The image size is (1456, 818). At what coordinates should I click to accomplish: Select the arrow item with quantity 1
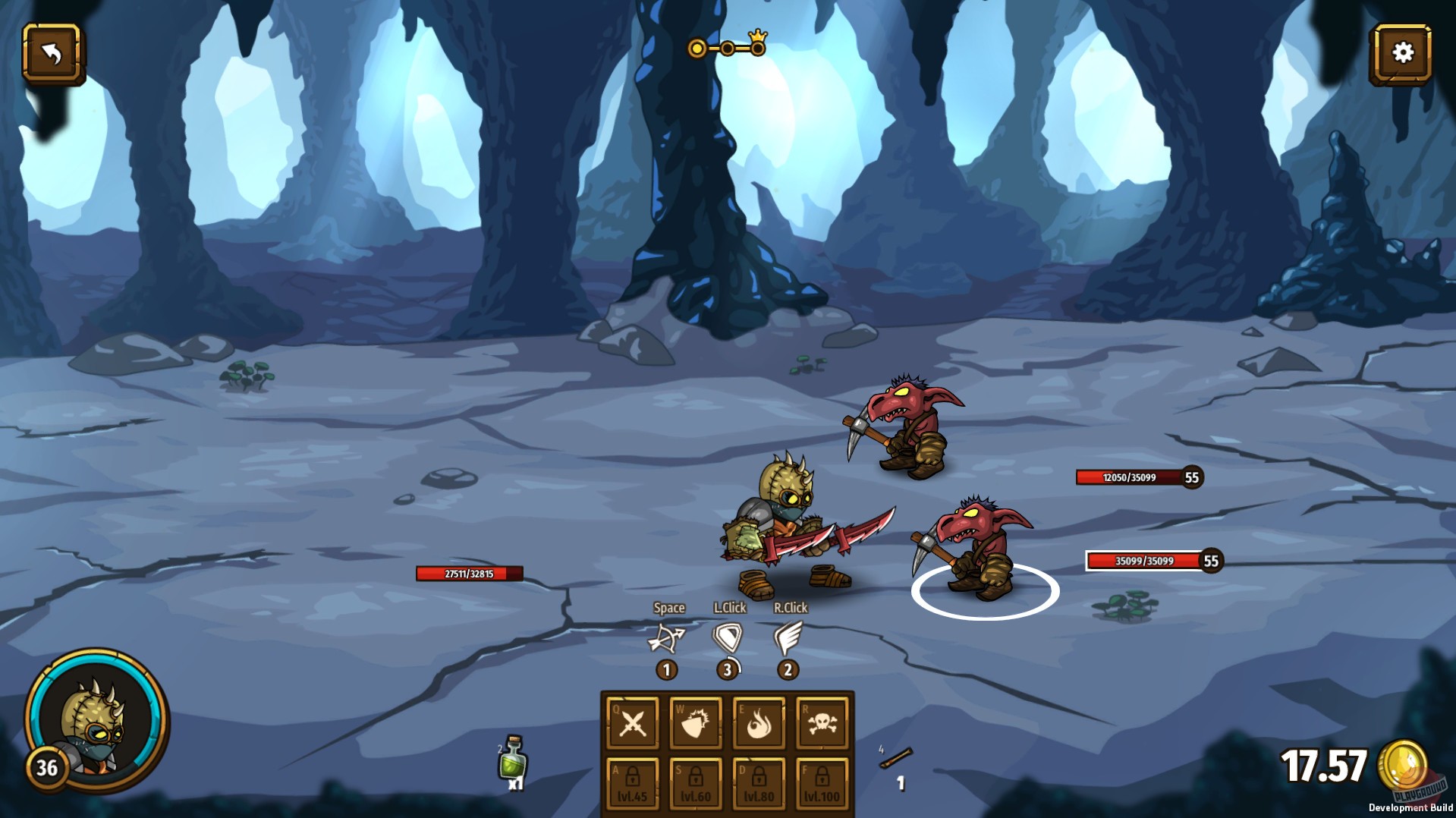point(896,759)
